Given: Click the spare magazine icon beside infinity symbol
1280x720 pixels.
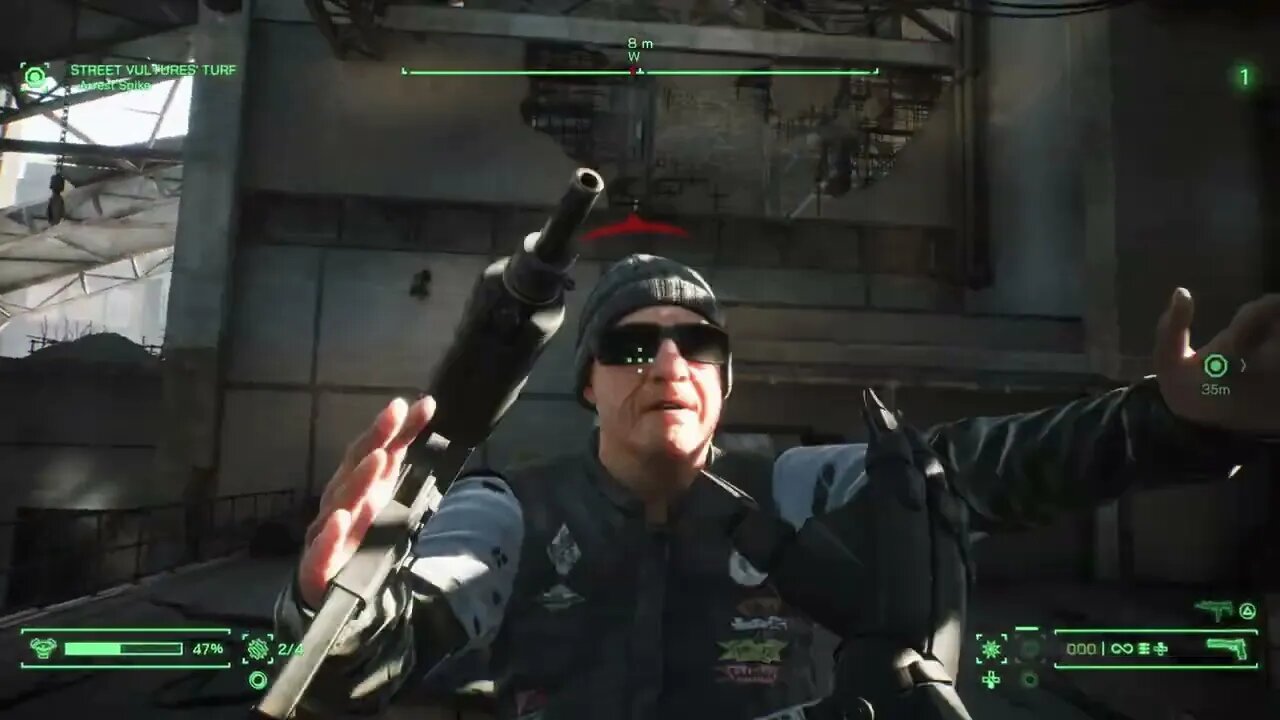Looking at the screenshot, I should coord(1144,649).
